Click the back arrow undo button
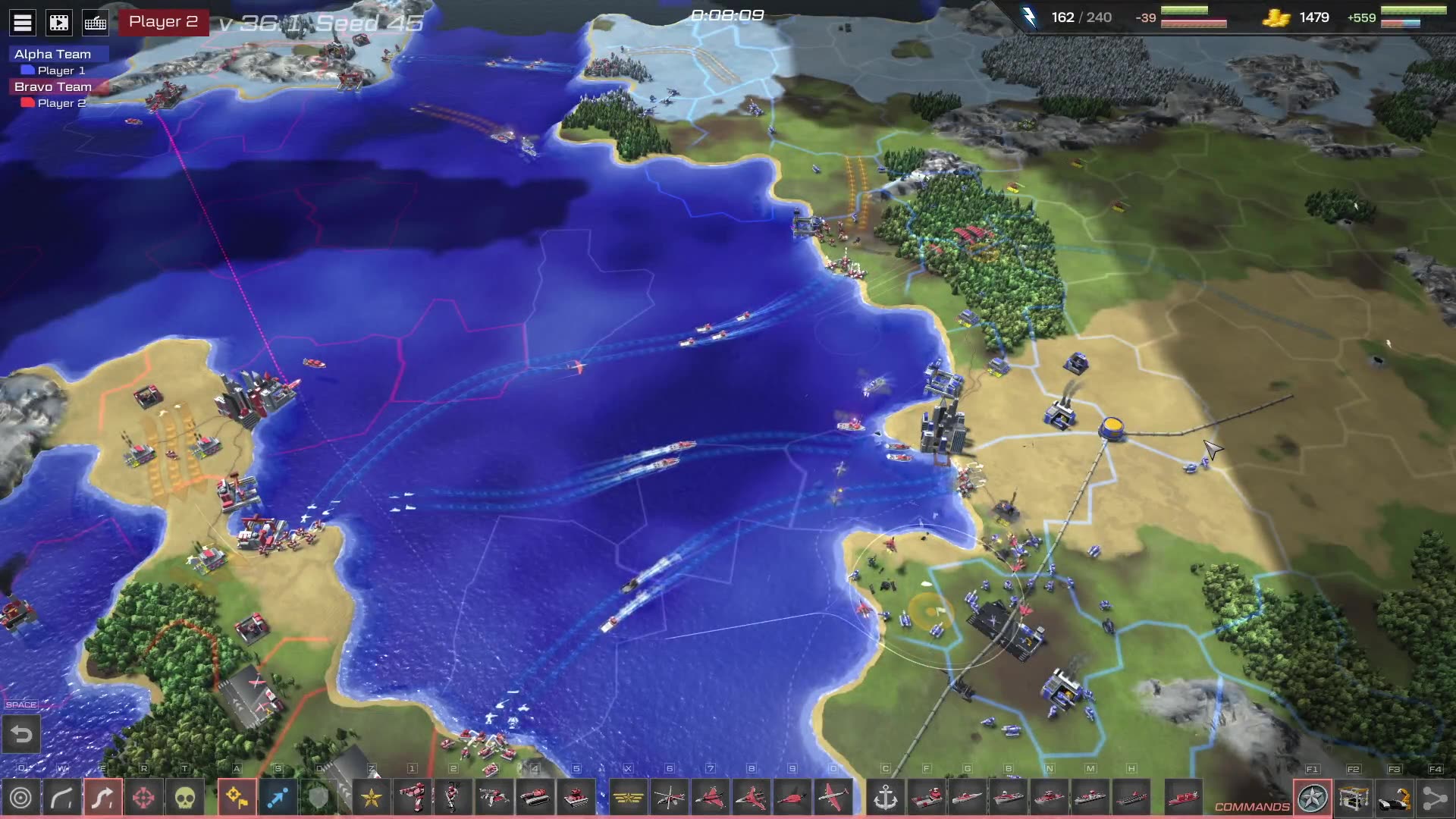1456x819 pixels. click(x=21, y=734)
